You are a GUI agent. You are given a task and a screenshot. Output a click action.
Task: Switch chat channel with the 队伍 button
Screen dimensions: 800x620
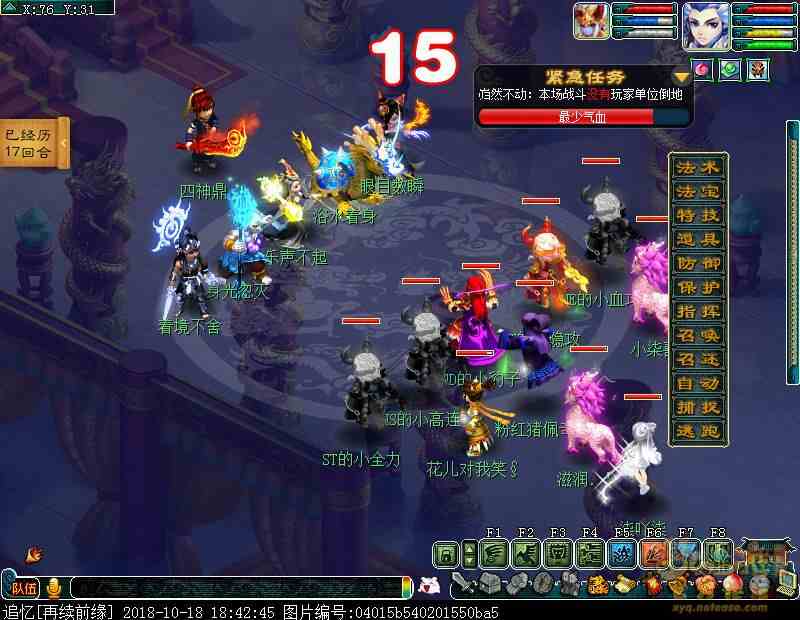[x=24, y=588]
